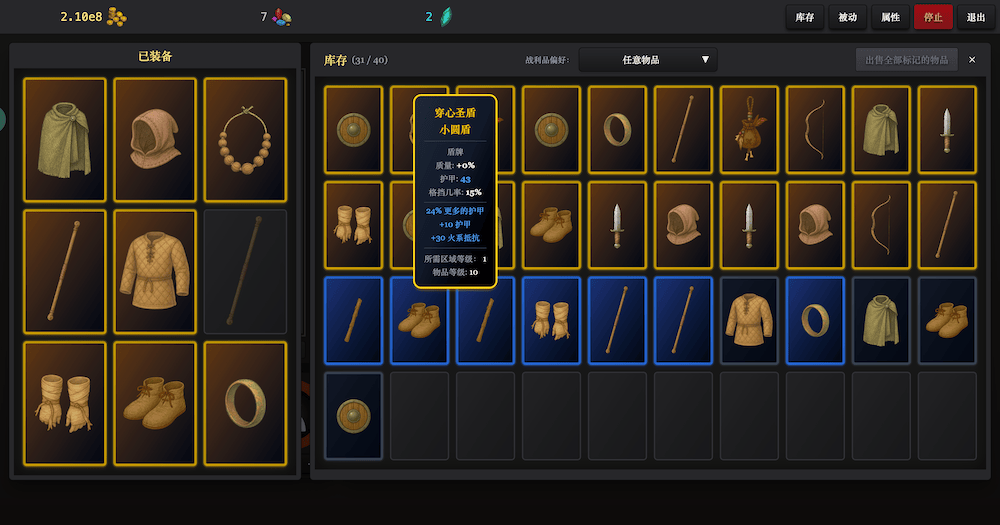Screen dimensions: 1000x525
Task: Select the tunic in the inventory
Action: 749,320
